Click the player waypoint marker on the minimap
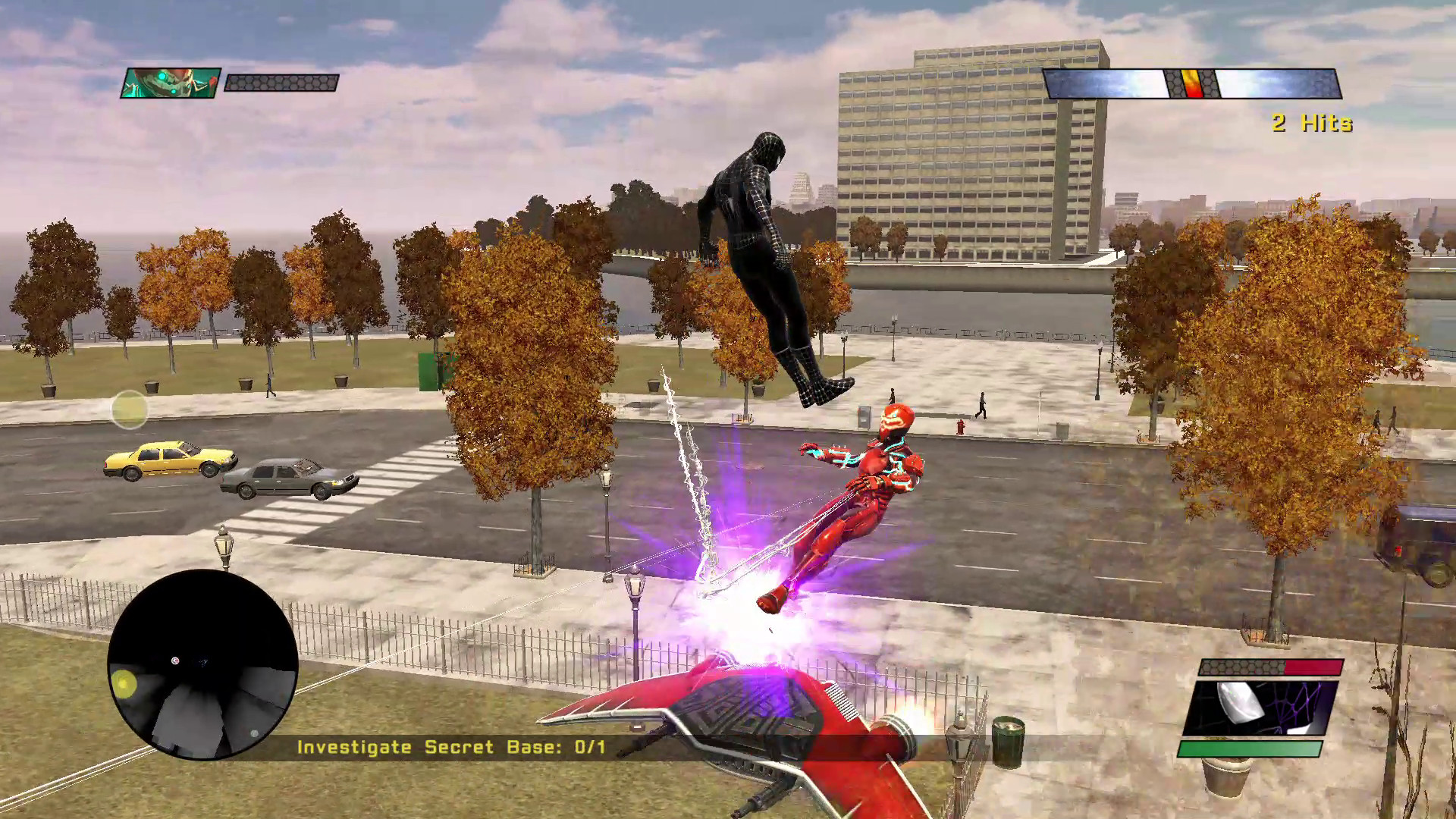Screen dimensions: 1456x819 pos(176,661)
